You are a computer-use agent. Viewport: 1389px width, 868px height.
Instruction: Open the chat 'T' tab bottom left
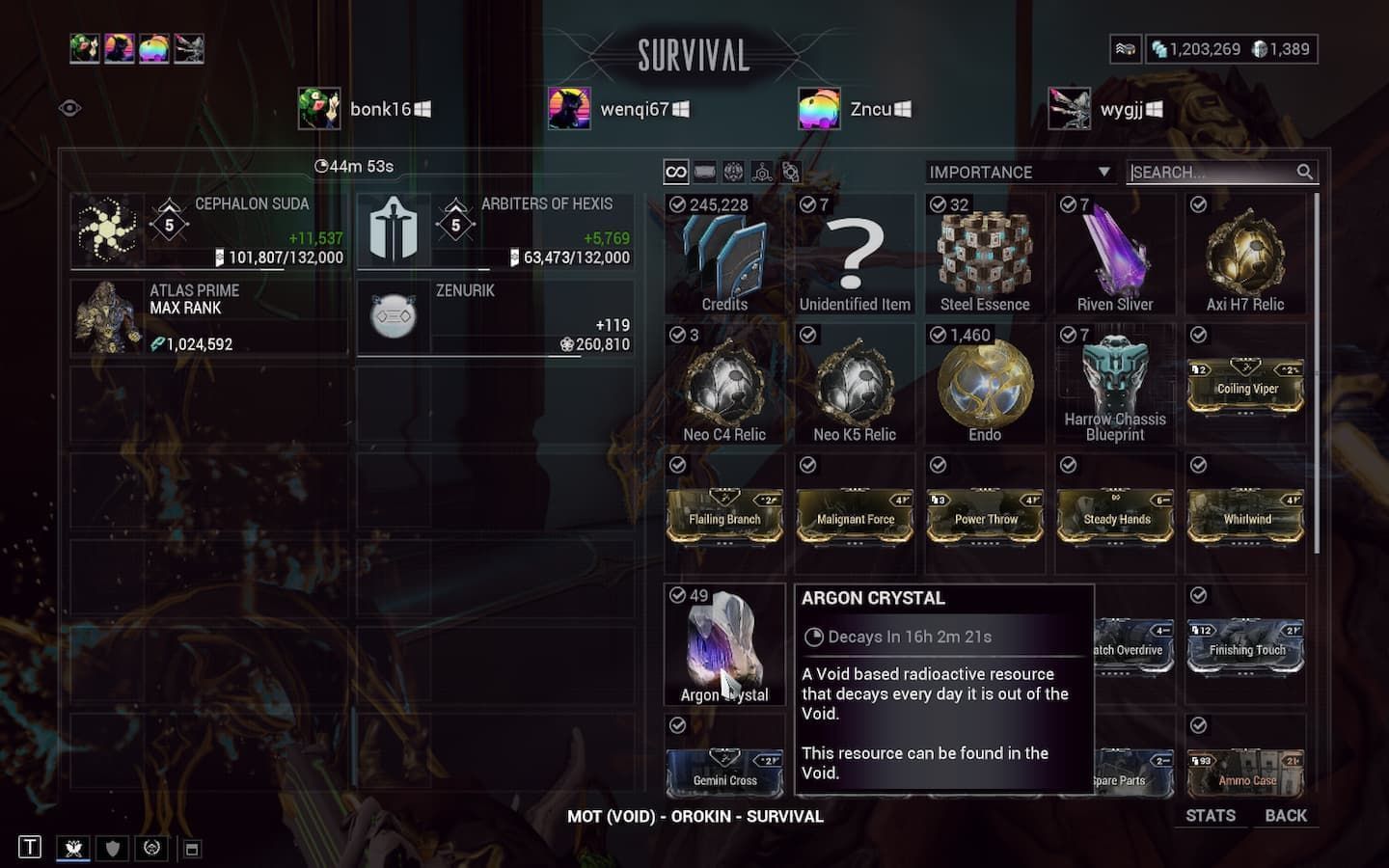click(x=28, y=849)
